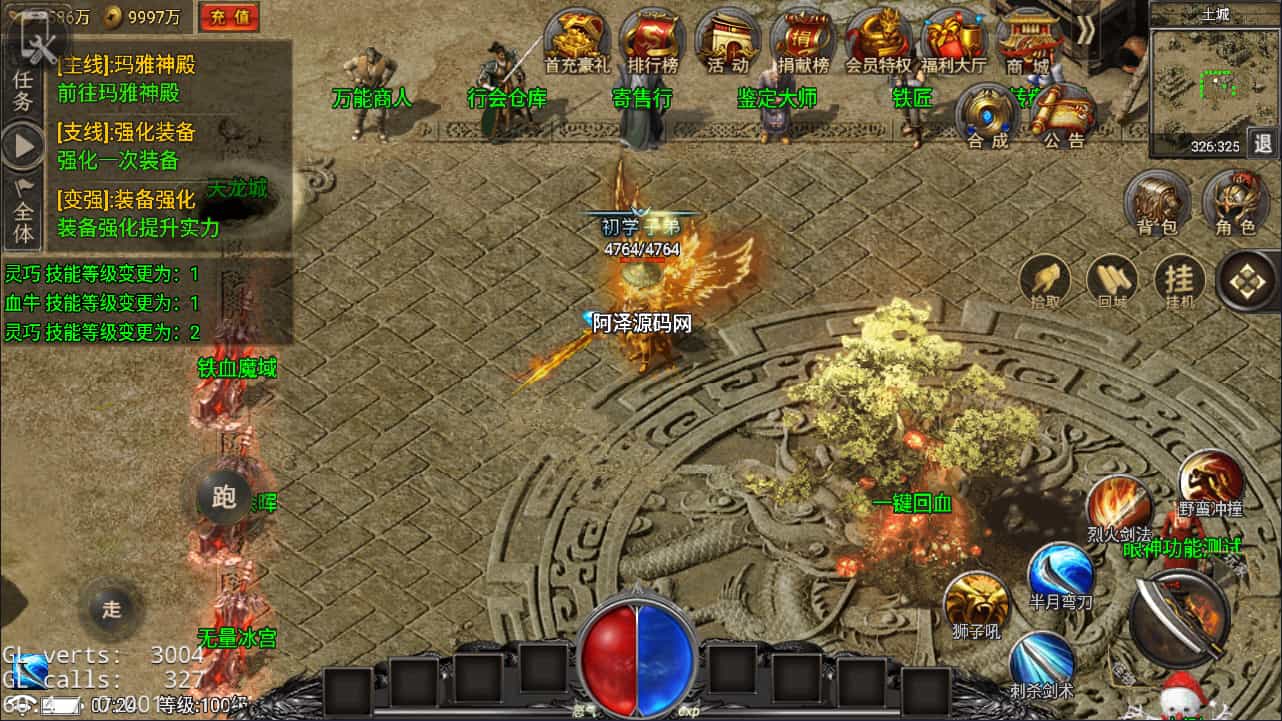Open the 角色 character sheet
The width and height of the screenshot is (1282, 721).
click(1235, 200)
